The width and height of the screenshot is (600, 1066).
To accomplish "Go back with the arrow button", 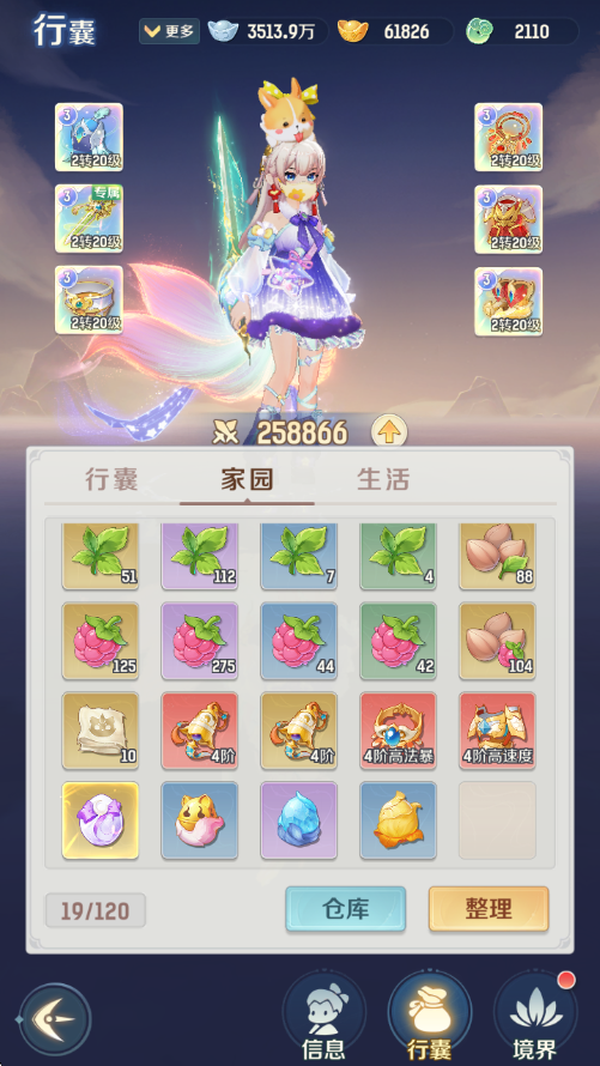I will point(55,1019).
